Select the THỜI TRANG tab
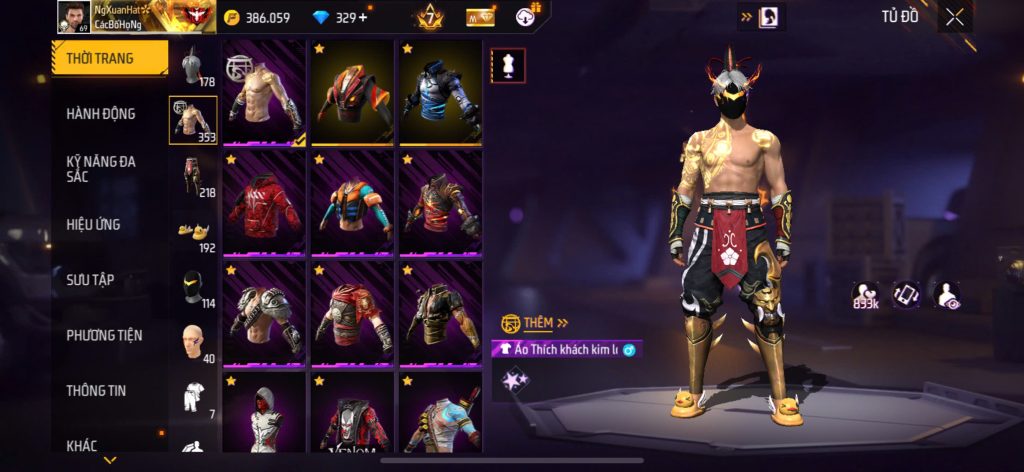 tap(100, 59)
